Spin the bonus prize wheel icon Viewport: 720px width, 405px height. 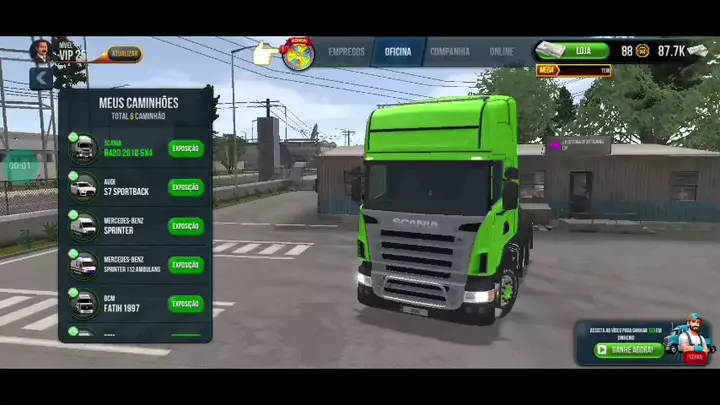tap(298, 53)
